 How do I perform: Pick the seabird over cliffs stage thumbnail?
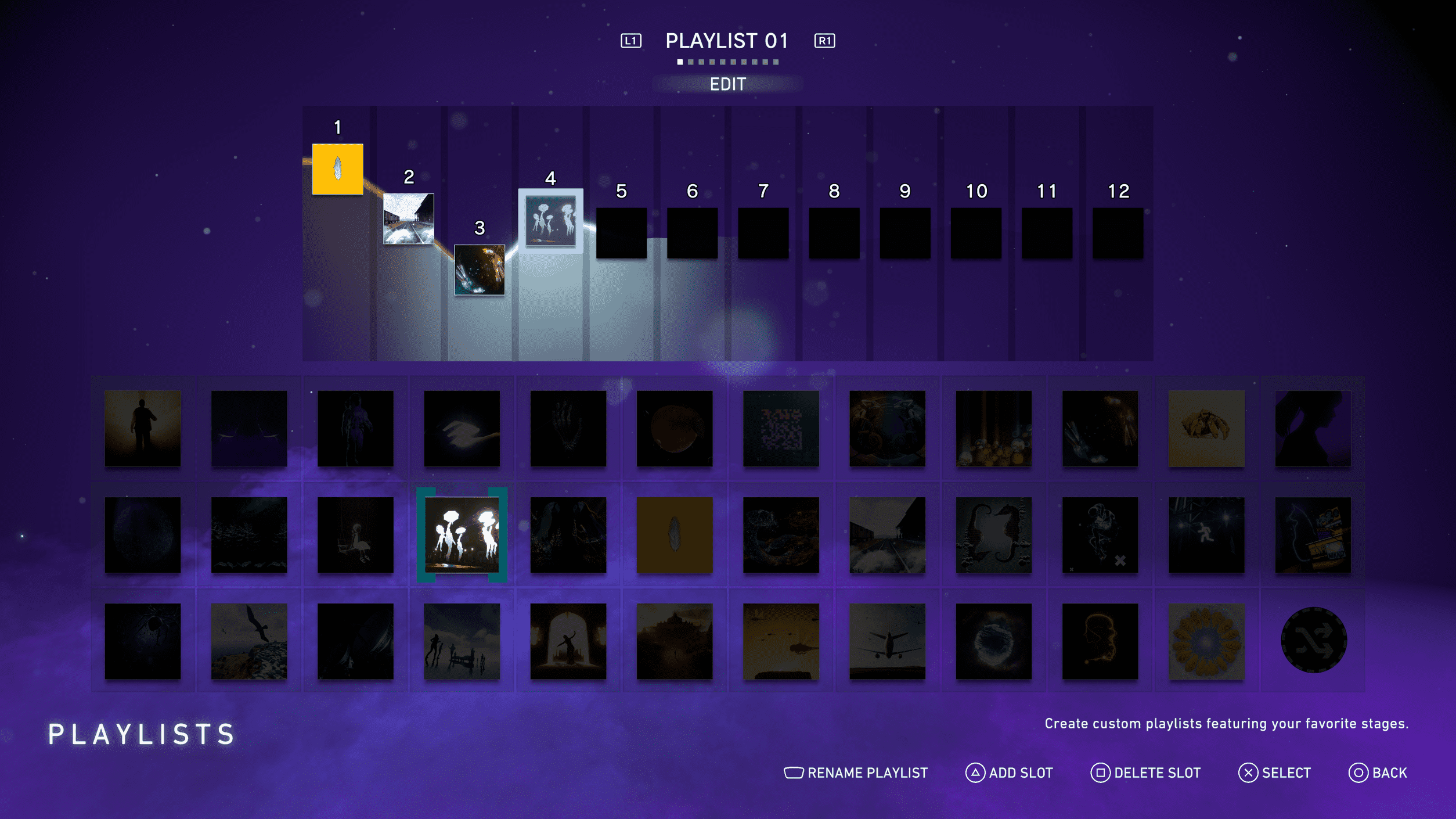point(249,641)
